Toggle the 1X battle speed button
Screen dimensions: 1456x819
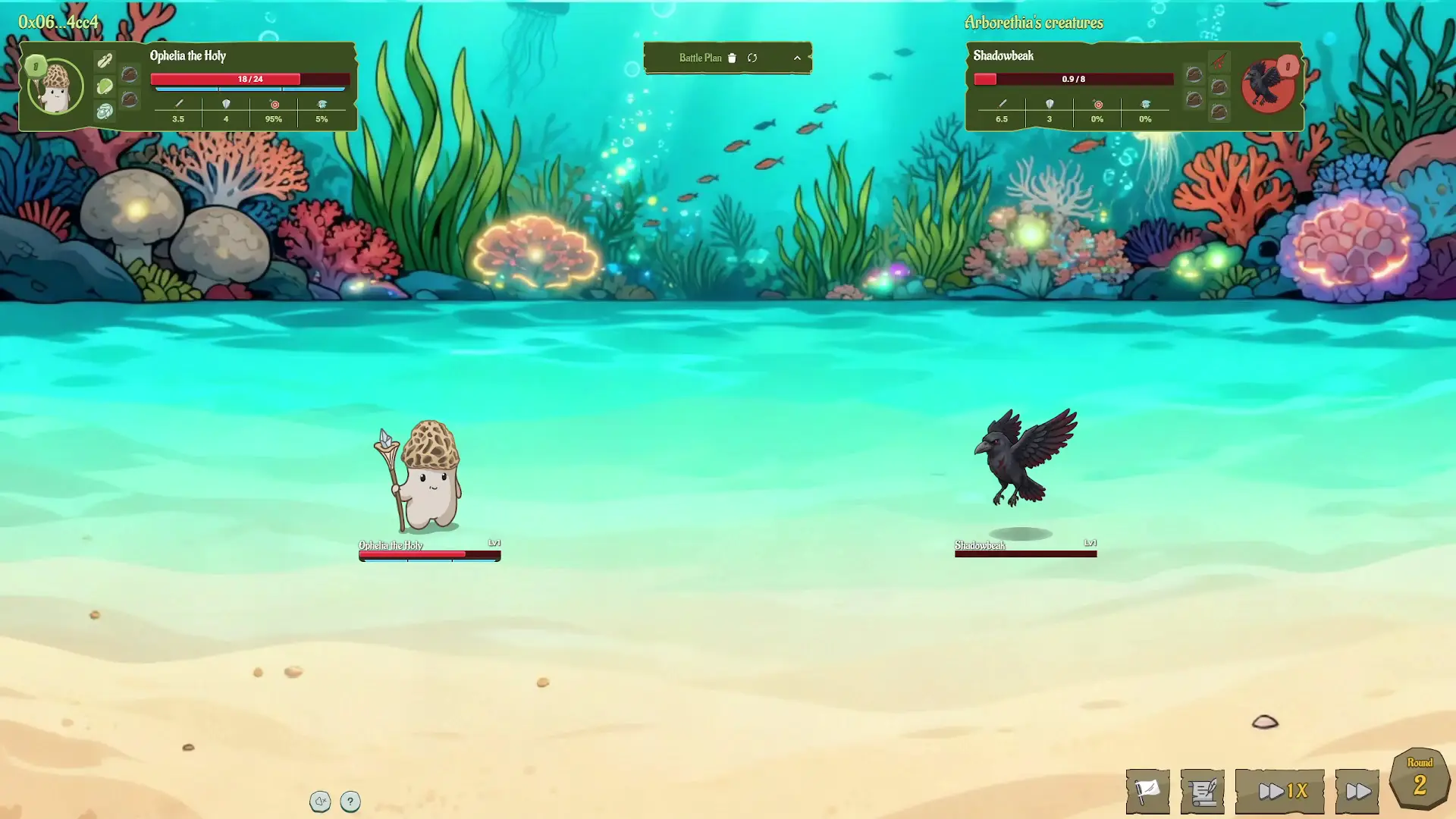1280,791
